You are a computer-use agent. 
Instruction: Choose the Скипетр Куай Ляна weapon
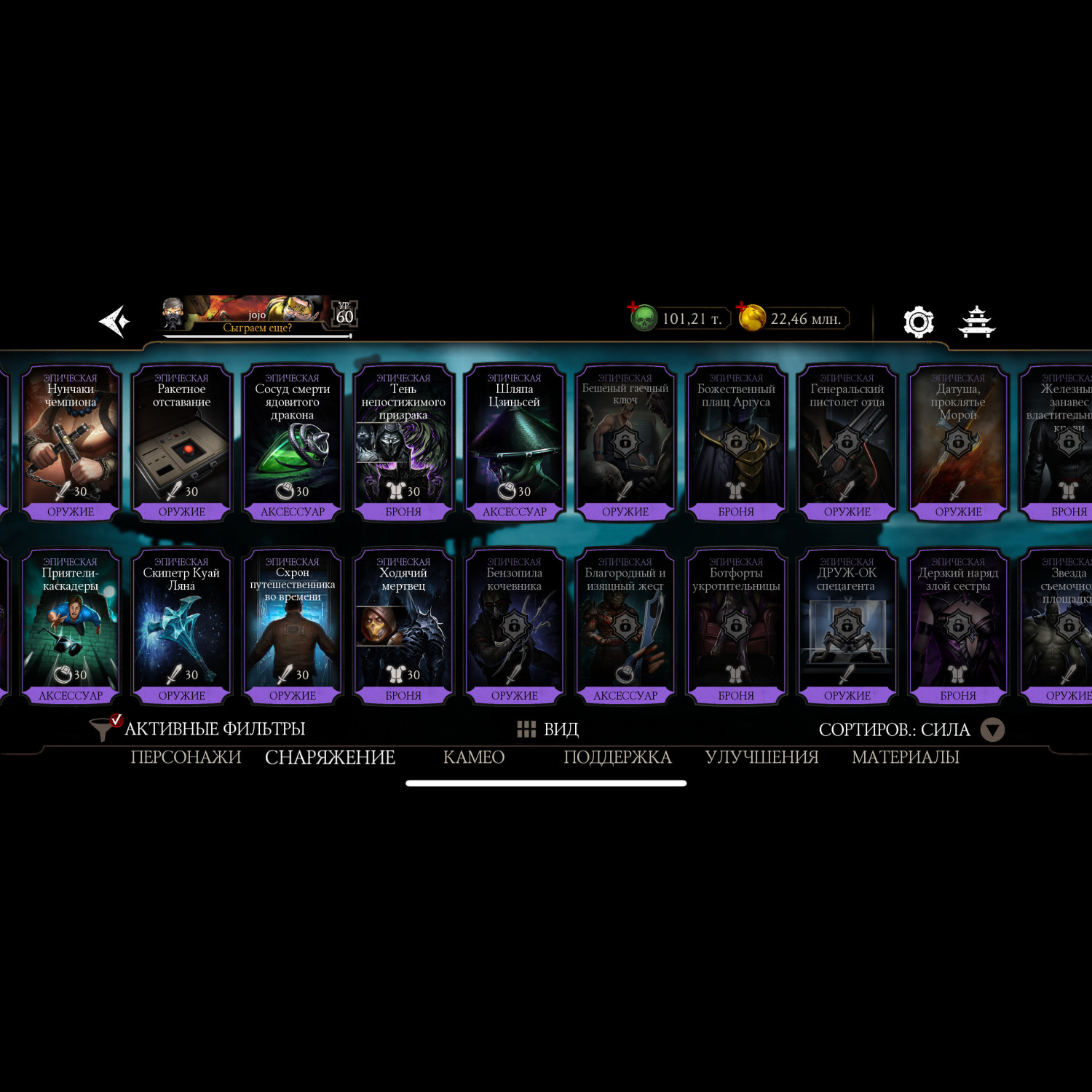(x=181, y=626)
